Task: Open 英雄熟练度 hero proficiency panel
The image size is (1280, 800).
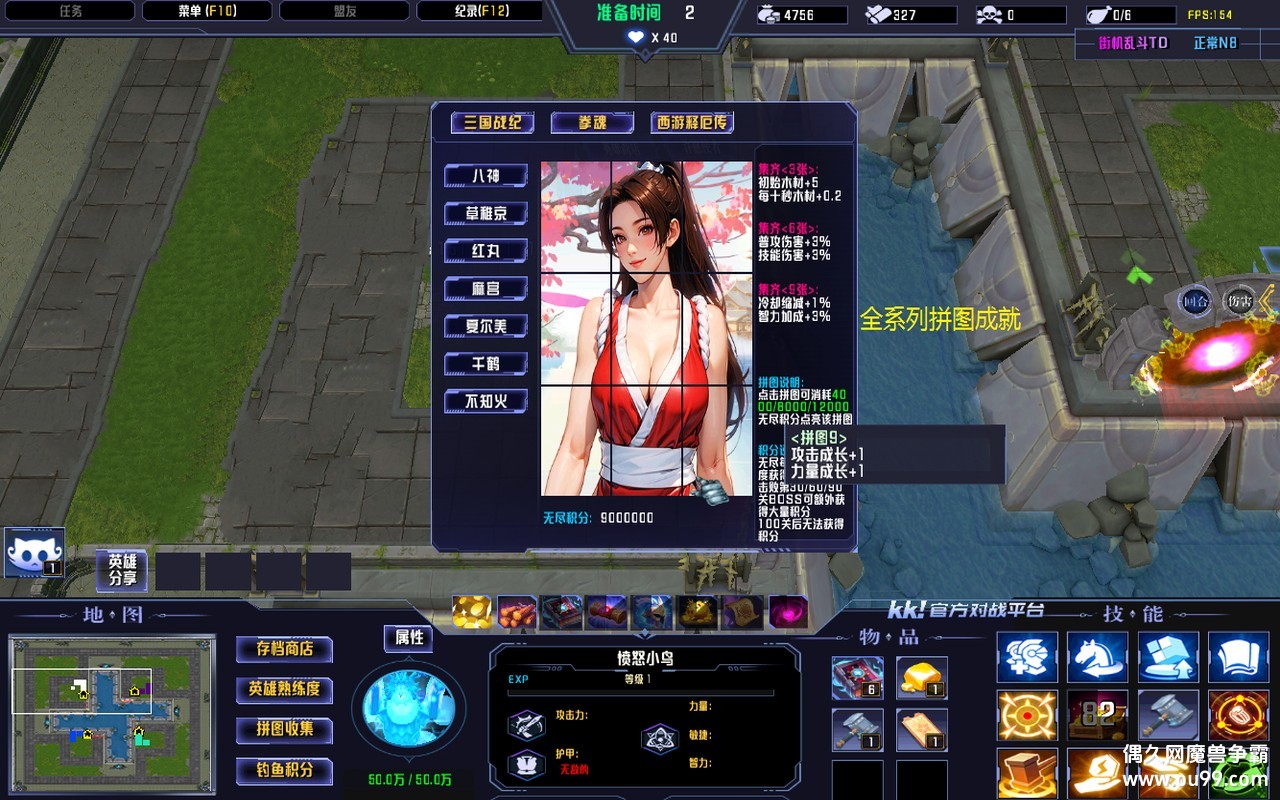Action: (285, 689)
